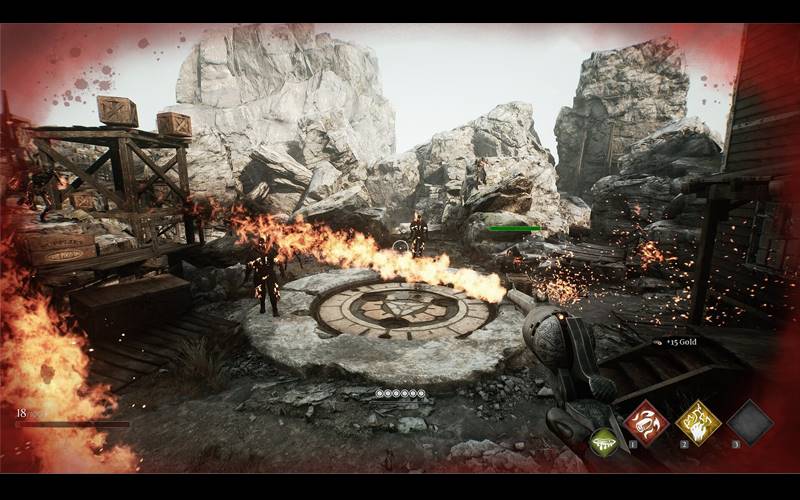Use the yellow glowing fist ability
The width and height of the screenshot is (800, 500).
(x=697, y=421)
